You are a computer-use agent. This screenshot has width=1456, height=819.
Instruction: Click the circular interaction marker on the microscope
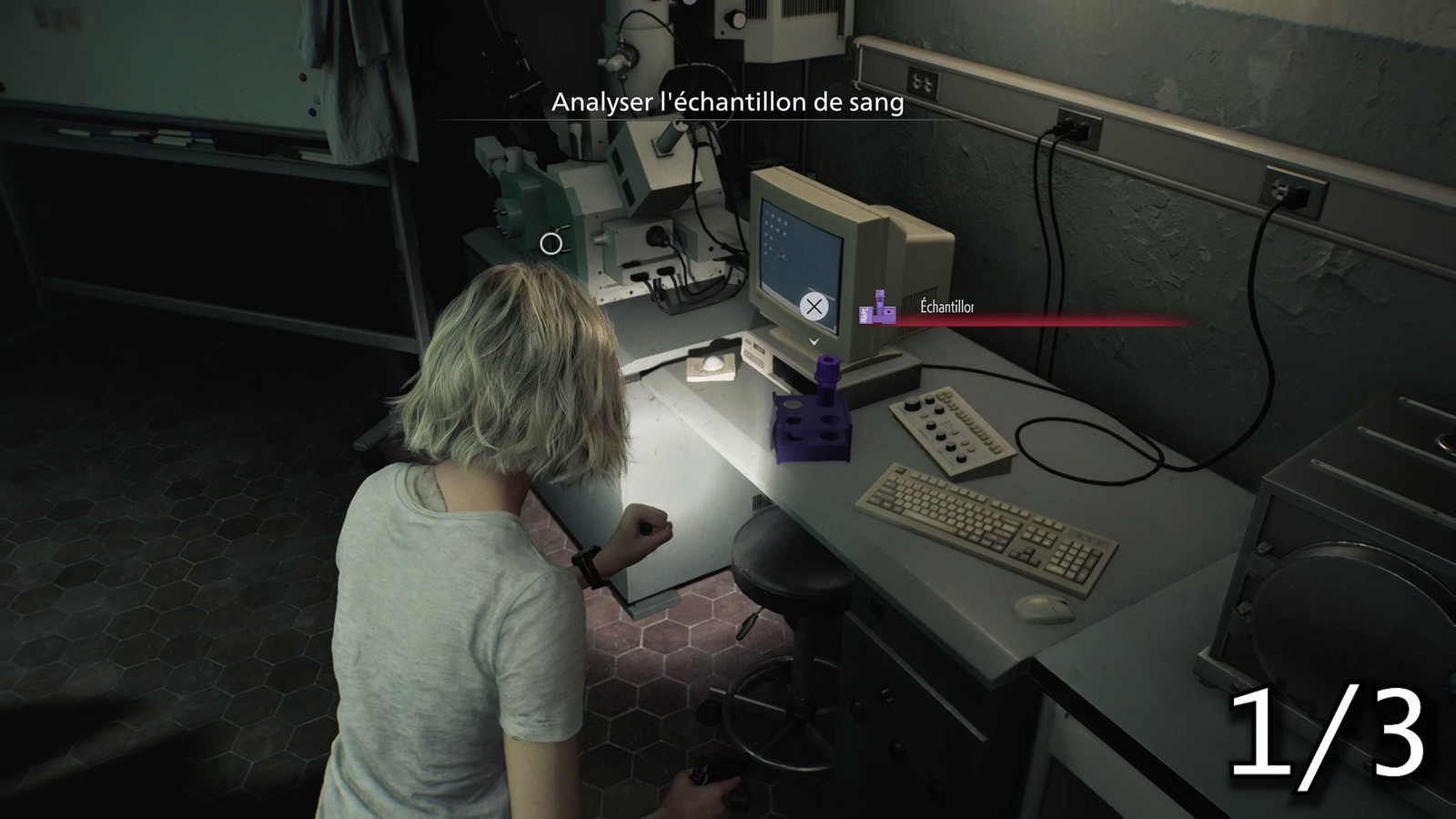click(x=551, y=244)
